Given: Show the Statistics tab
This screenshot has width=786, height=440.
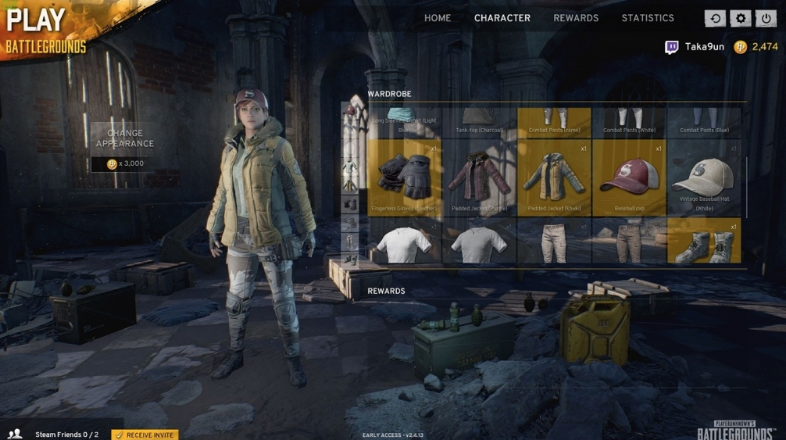Looking at the screenshot, I should tap(648, 18).
